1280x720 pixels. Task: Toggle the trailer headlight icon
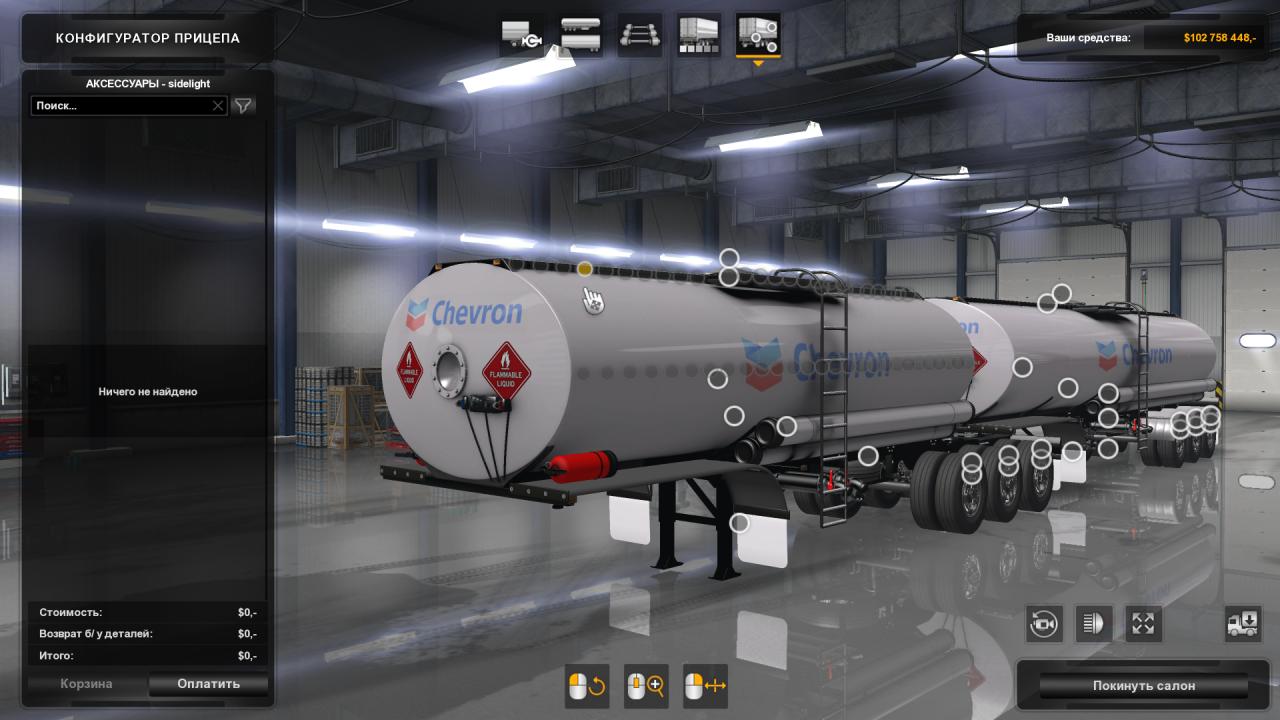[x=1094, y=624]
